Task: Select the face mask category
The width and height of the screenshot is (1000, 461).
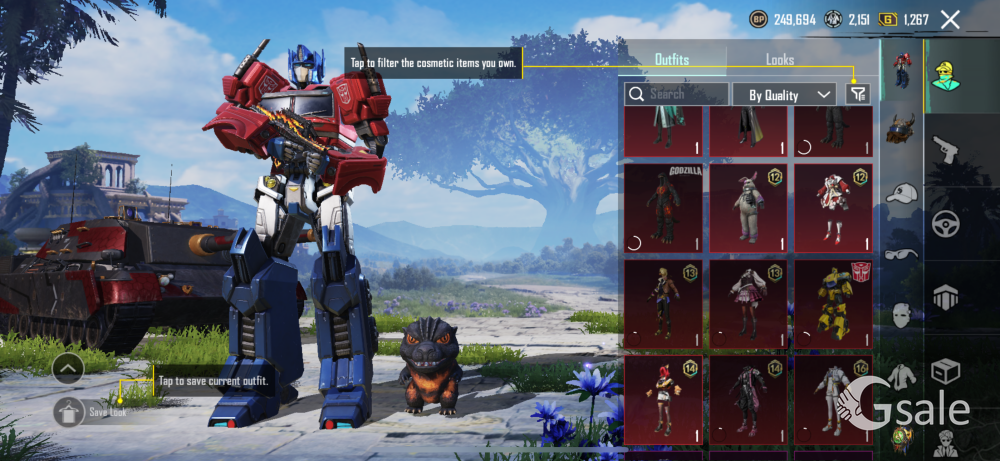Action: click(x=902, y=314)
